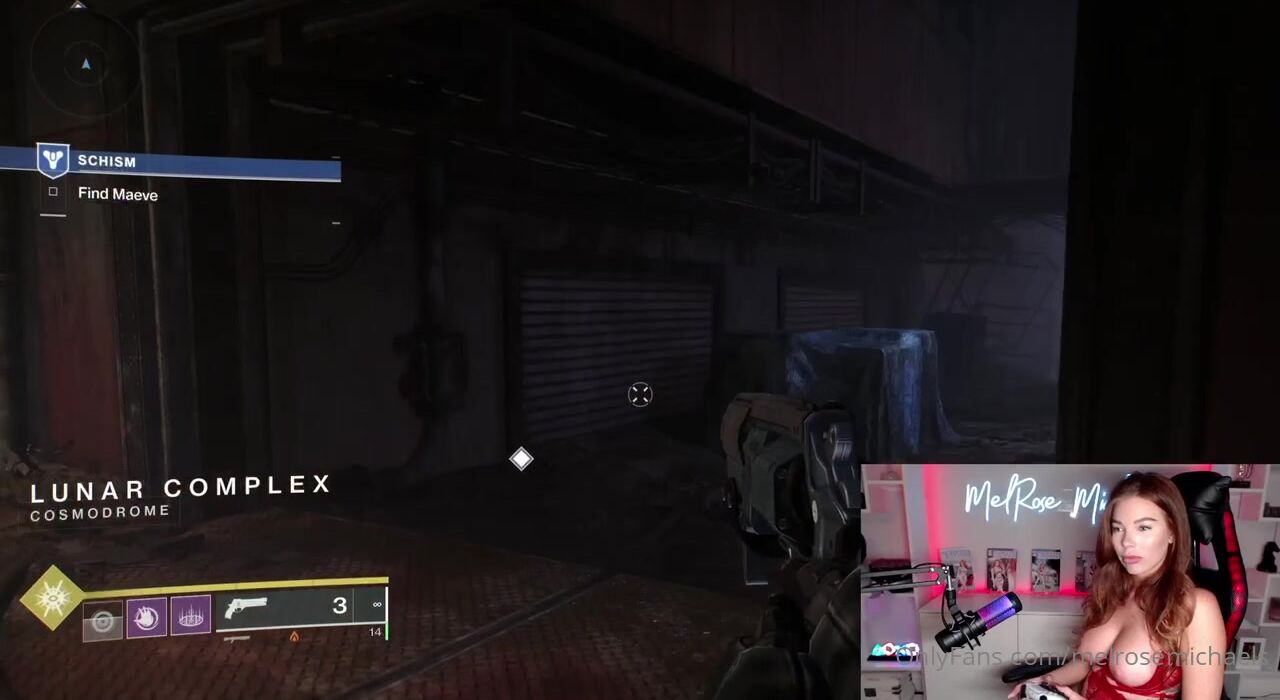Click the circular radar display

[x=85, y=61]
